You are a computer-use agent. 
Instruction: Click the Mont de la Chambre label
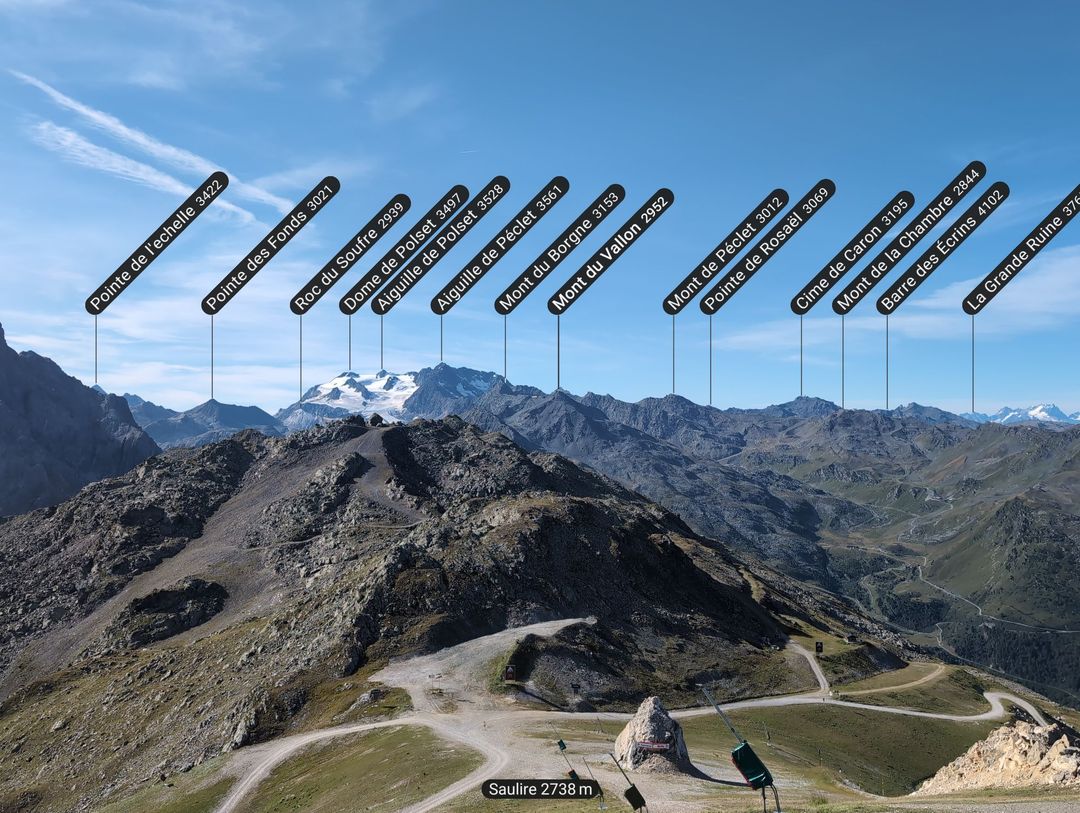click(x=909, y=238)
